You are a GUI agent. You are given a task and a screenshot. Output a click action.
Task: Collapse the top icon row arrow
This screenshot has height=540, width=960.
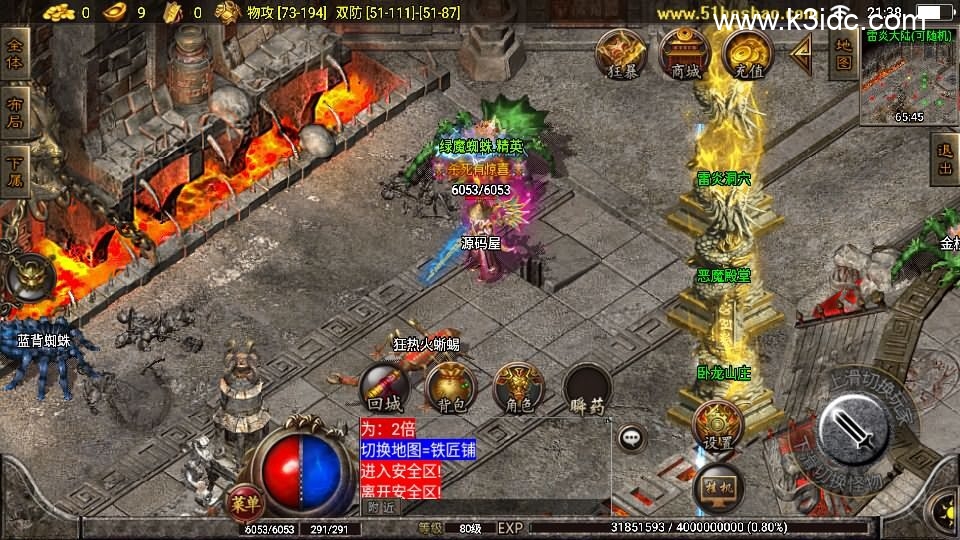pyautogui.click(x=800, y=55)
